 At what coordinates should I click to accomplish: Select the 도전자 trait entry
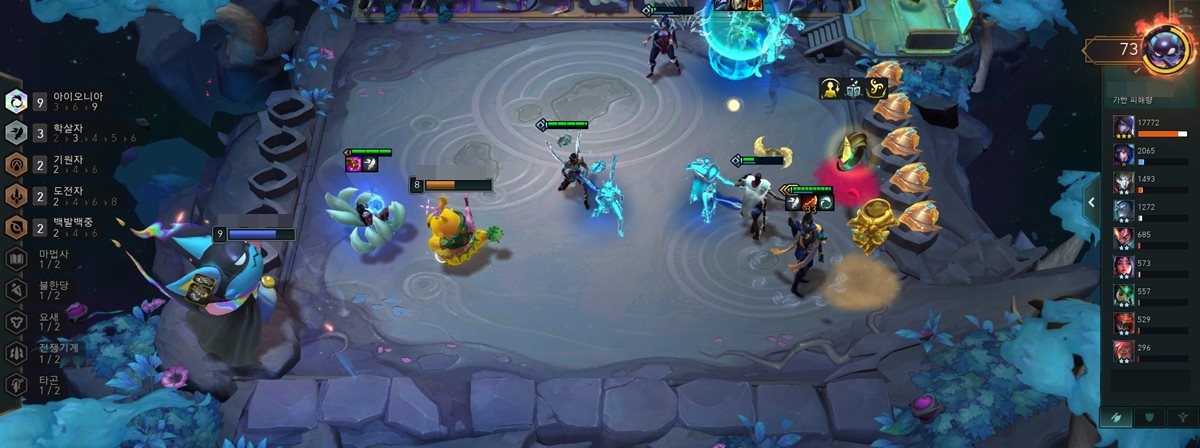[55, 195]
